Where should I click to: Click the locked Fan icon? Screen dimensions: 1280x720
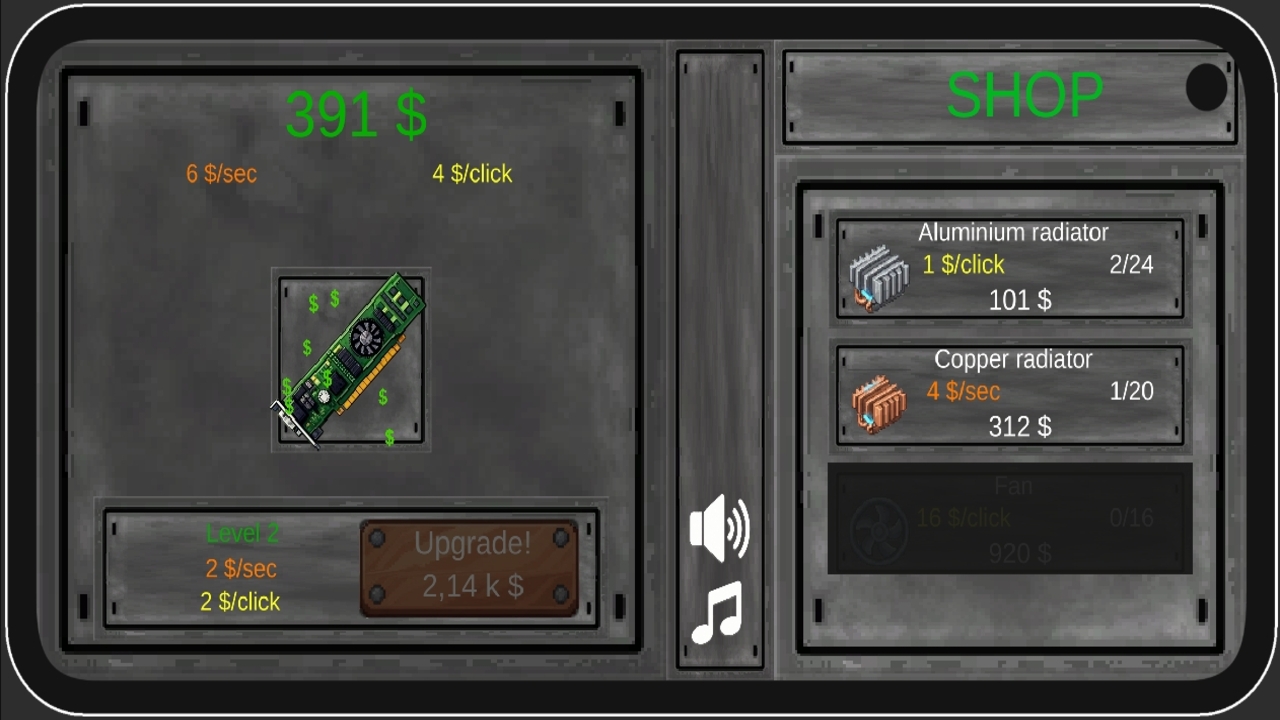(878, 528)
